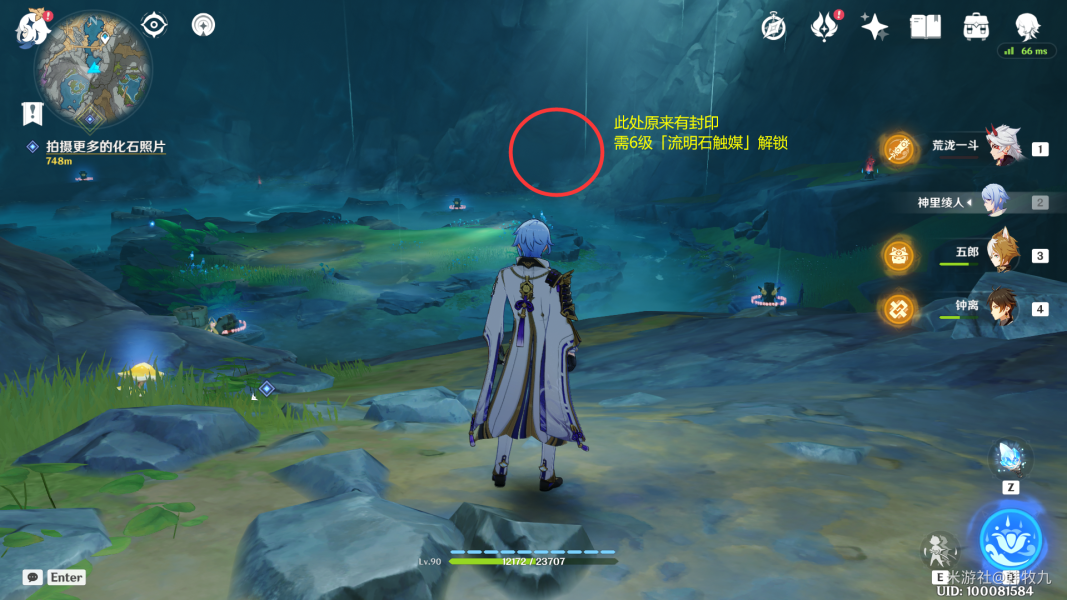Screen dimensions: 1067x600
Task: Open the compass icon in top bar
Action: click(773, 27)
